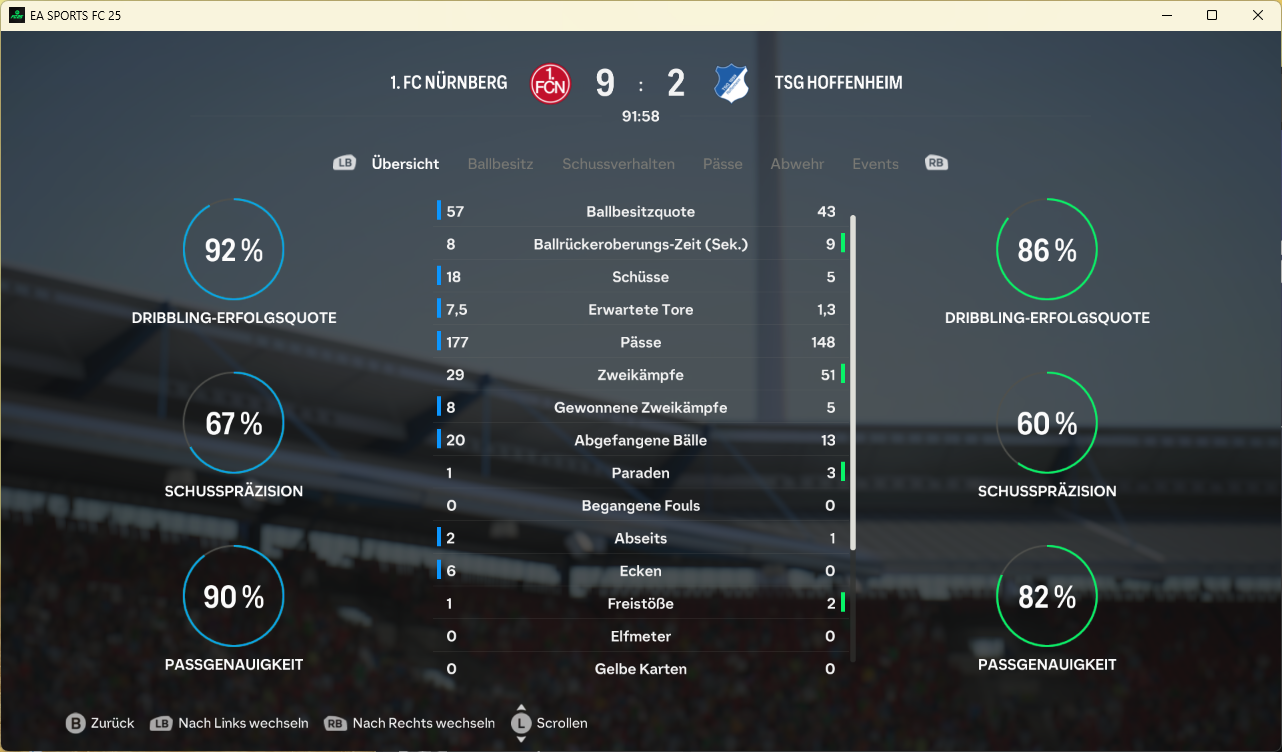Image resolution: width=1282 pixels, height=752 pixels.
Task: Click Nach Rechts wechseln
Action: tap(410, 723)
